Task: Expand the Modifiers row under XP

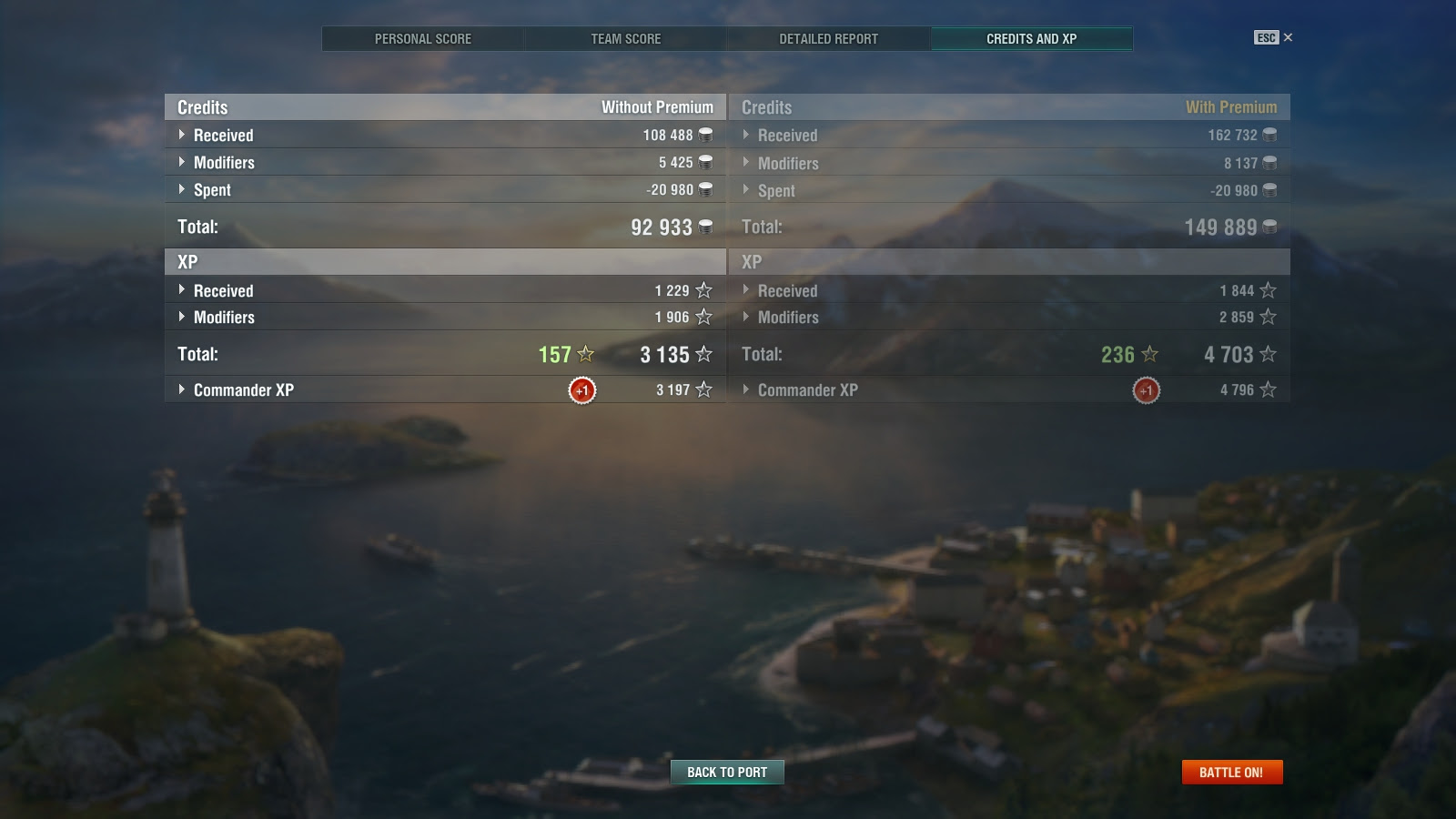Action: [x=181, y=318]
